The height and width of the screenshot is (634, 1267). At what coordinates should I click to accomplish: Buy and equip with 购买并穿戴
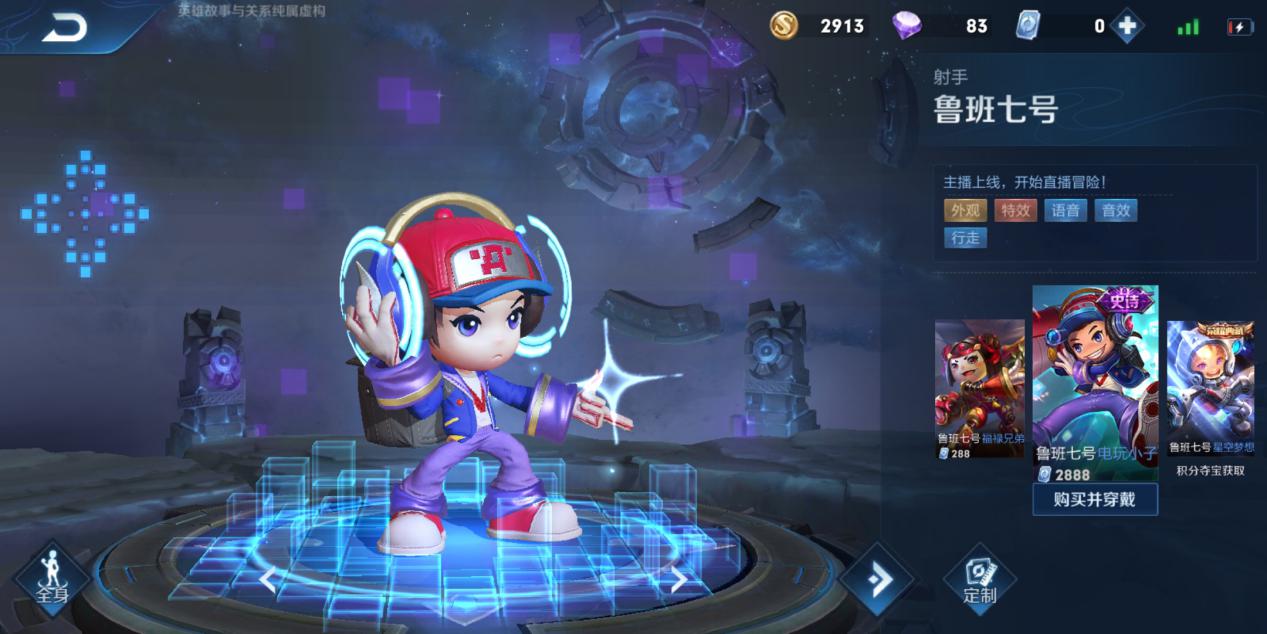(x=1095, y=499)
